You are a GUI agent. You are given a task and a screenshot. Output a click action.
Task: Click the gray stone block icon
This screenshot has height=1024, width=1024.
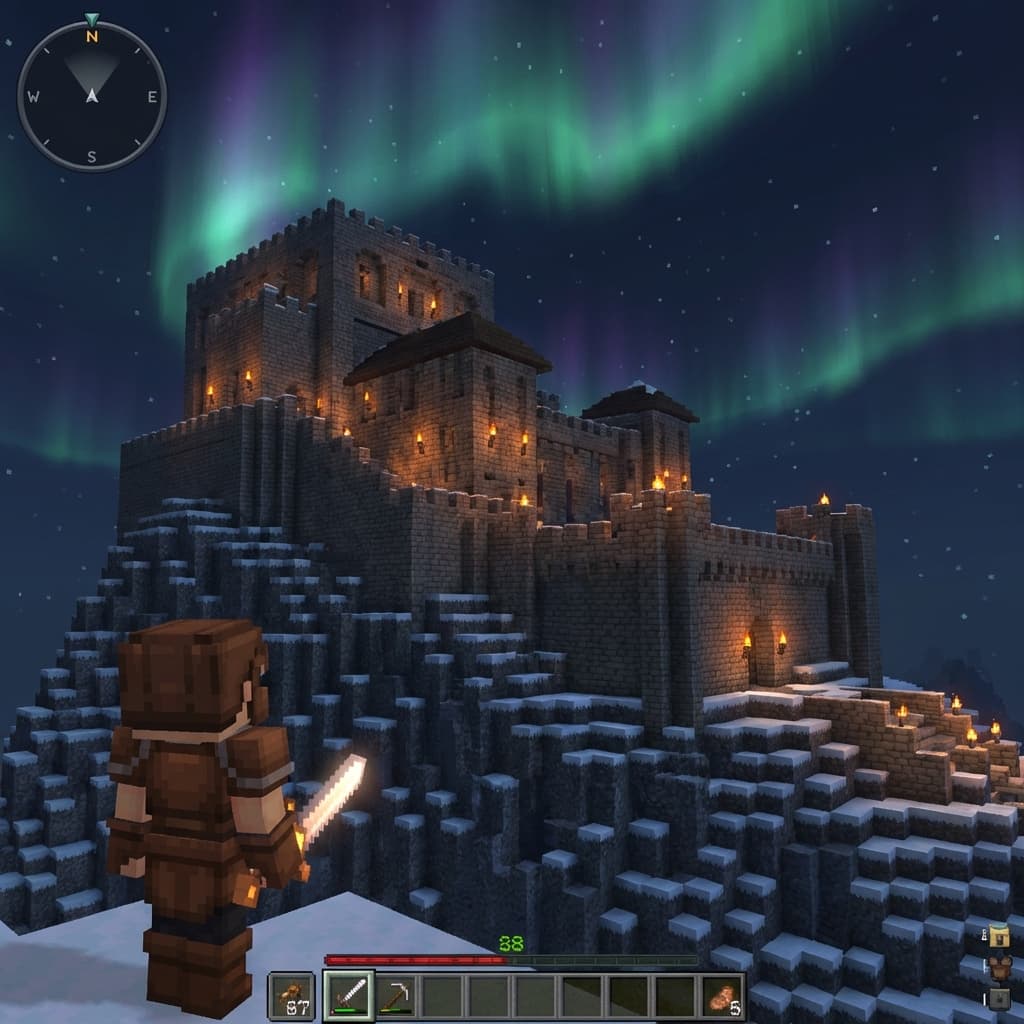point(998,997)
